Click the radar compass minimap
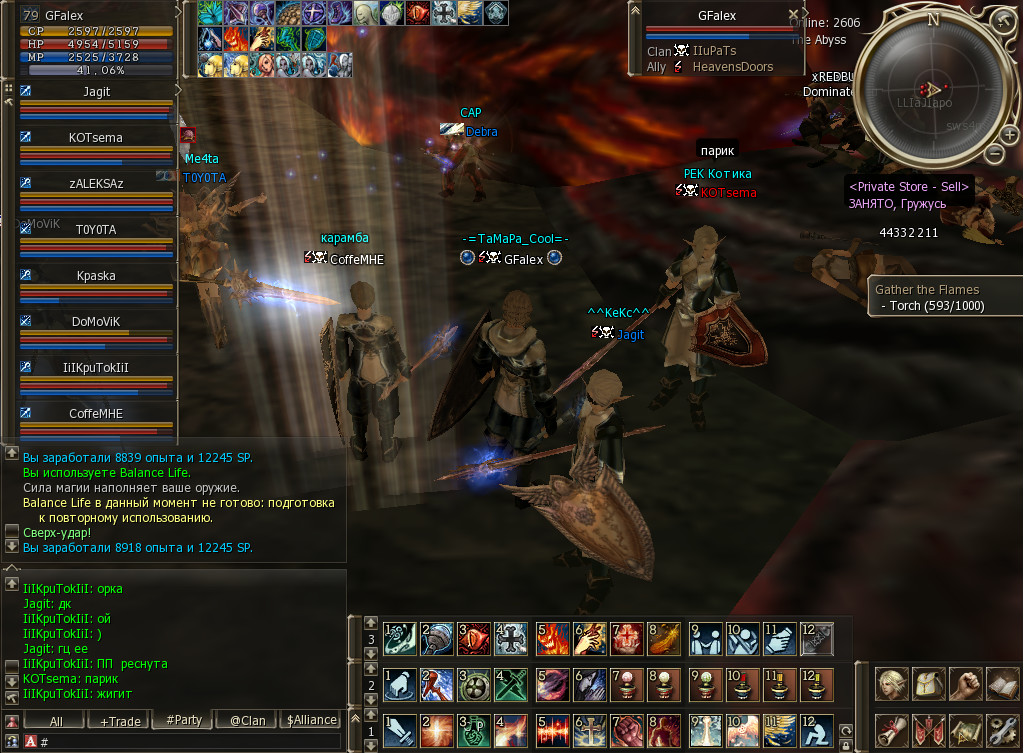 (x=932, y=90)
